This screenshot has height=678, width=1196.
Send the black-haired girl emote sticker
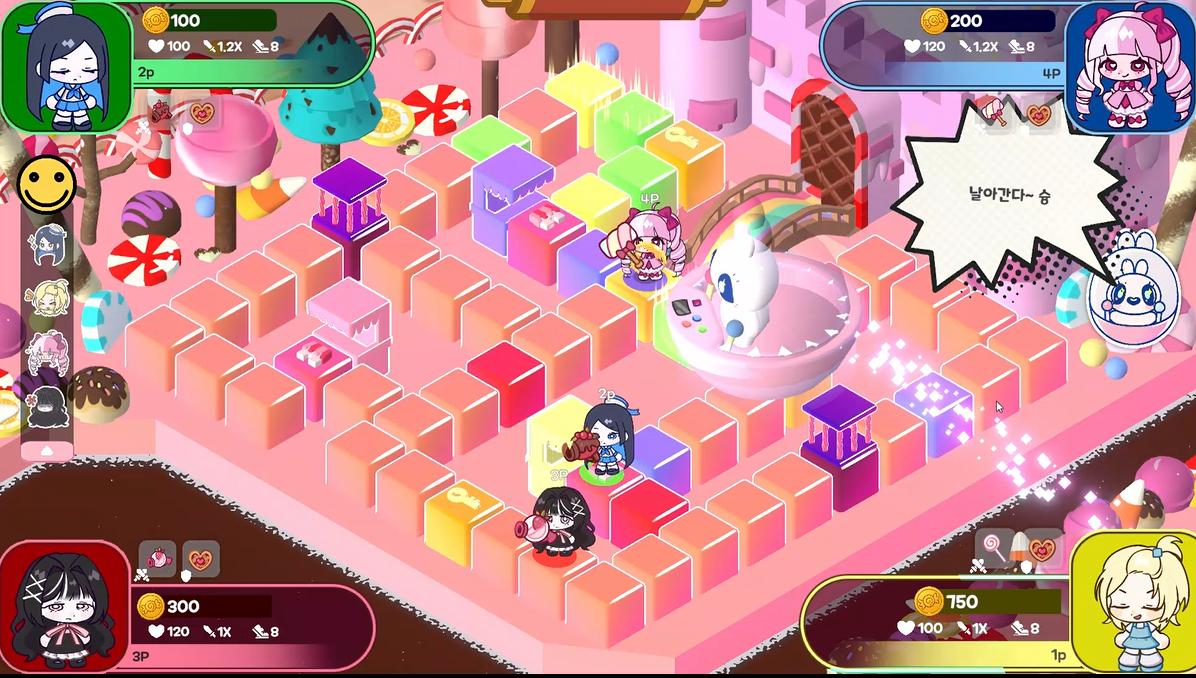tap(46, 405)
